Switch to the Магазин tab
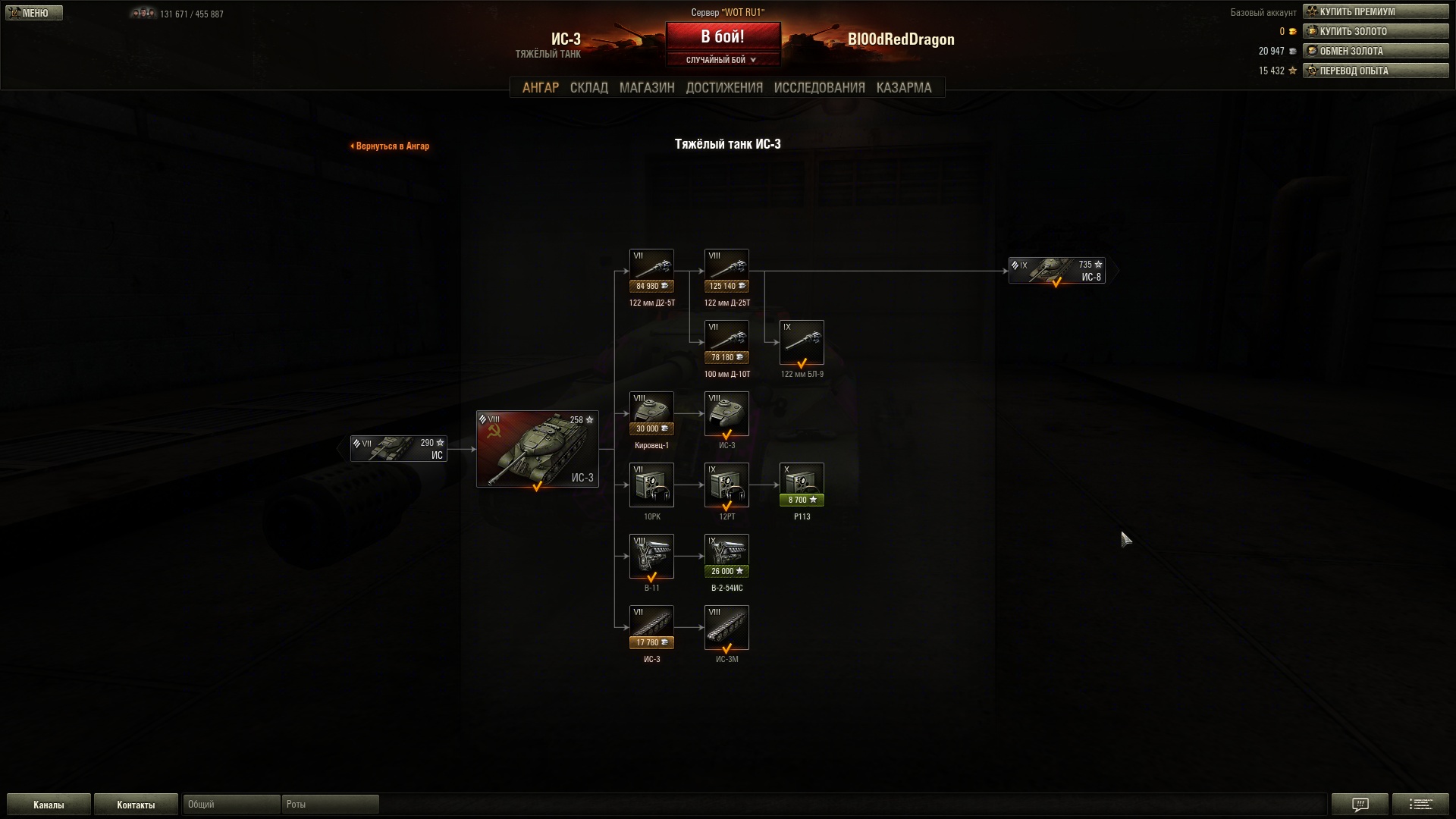Viewport: 1456px width, 819px height. pos(646,88)
